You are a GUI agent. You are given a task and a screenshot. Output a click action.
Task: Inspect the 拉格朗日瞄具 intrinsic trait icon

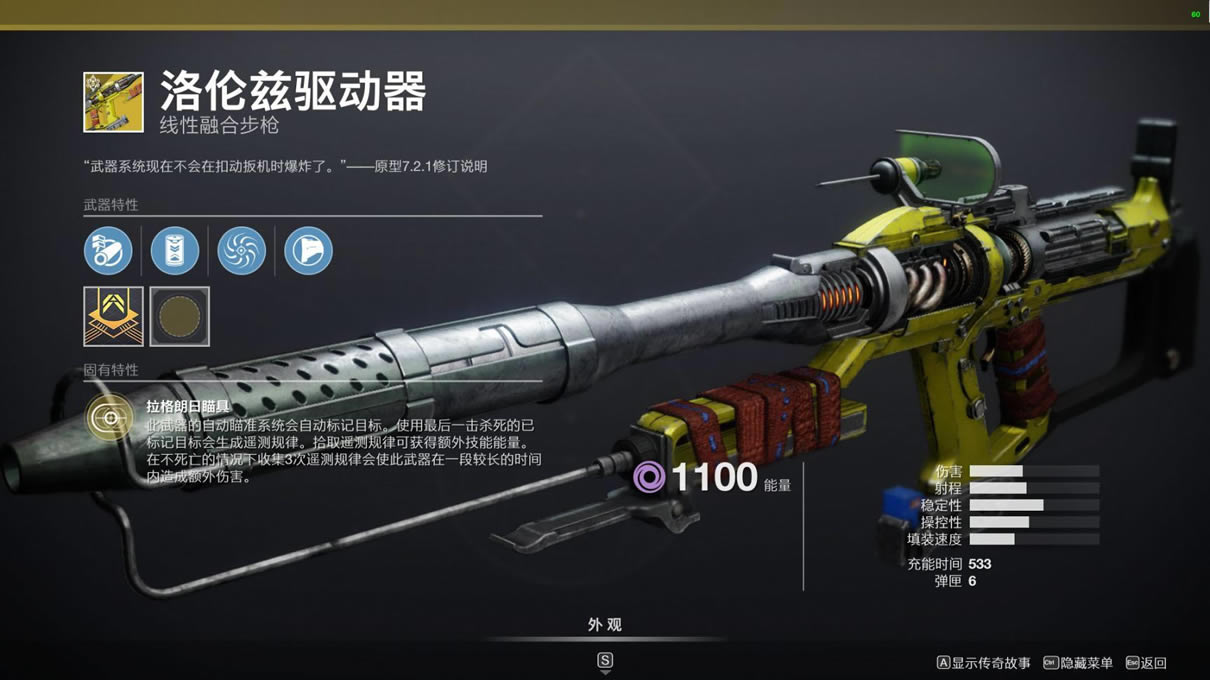coord(109,417)
